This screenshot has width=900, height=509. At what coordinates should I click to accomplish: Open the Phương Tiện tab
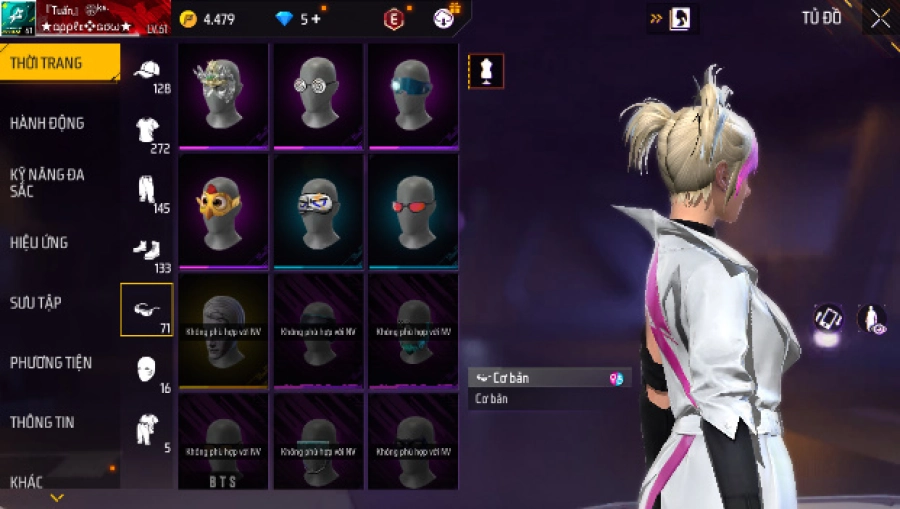pyautogui.click(x=48, y=362)
